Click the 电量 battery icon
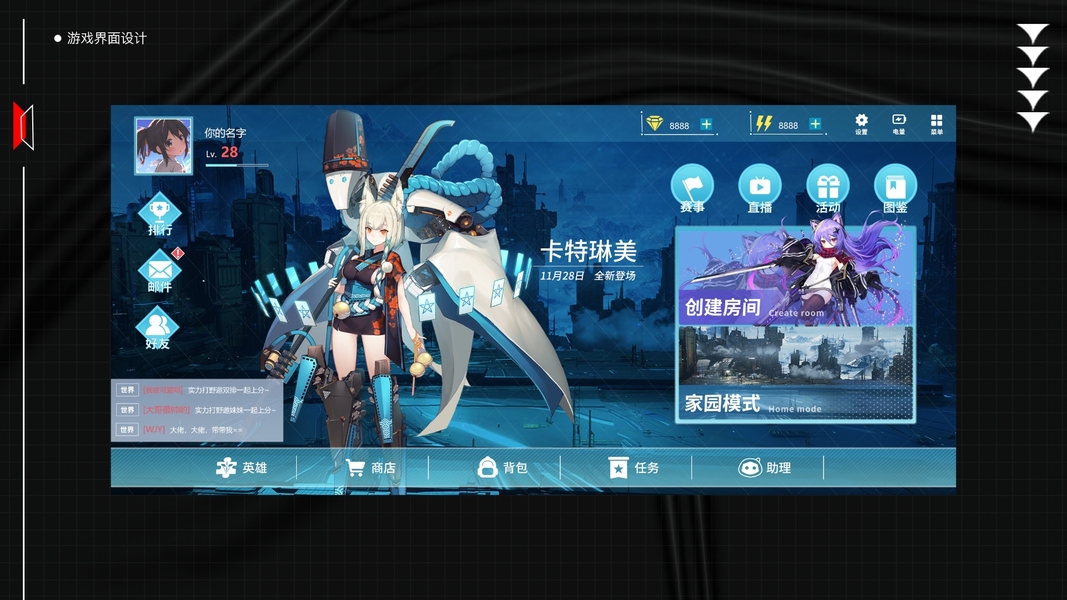The width and height of the screenshot is (1067, 600). pyautogui.click(x=898, y=123)
